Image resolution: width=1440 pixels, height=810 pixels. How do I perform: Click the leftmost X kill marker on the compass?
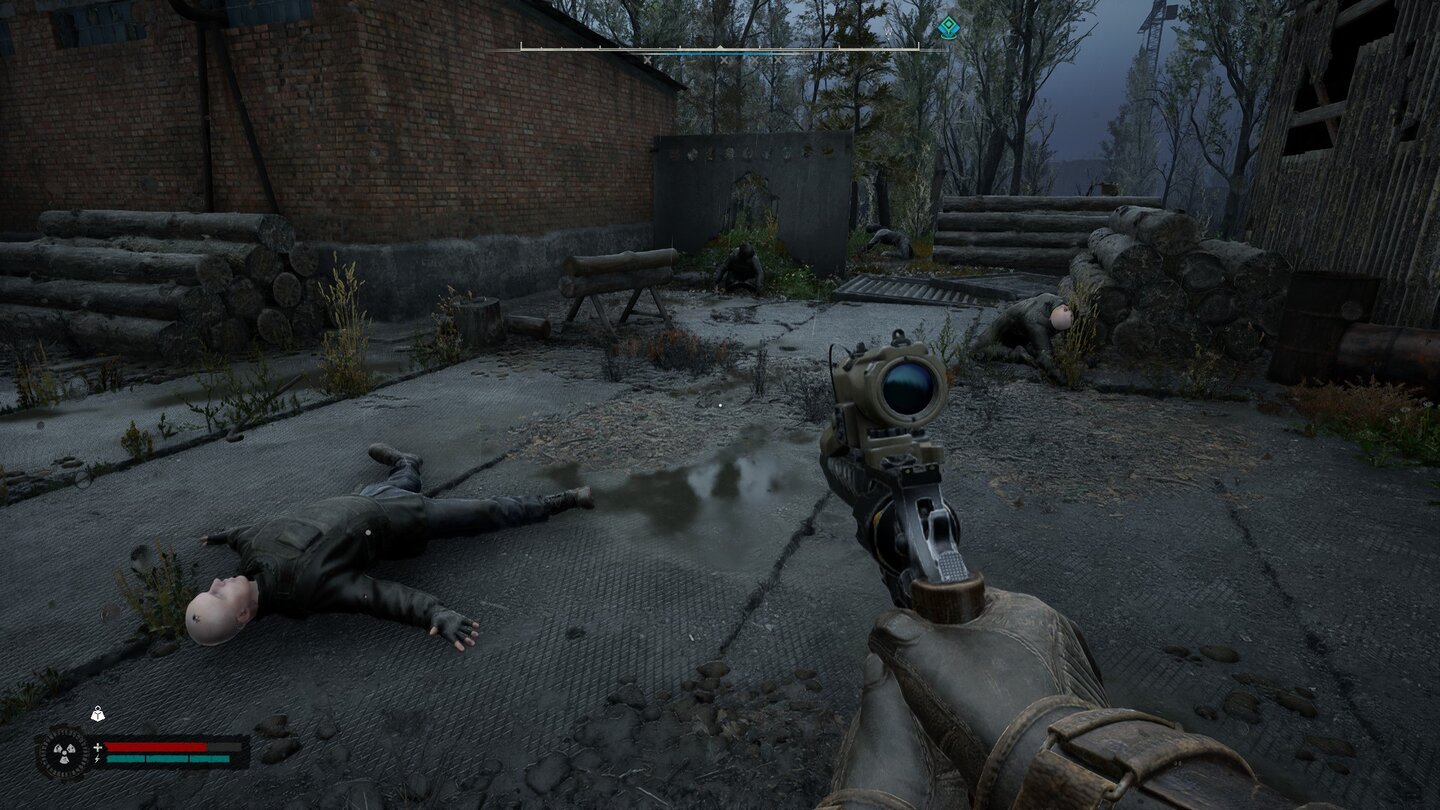(x=647, y=59)
